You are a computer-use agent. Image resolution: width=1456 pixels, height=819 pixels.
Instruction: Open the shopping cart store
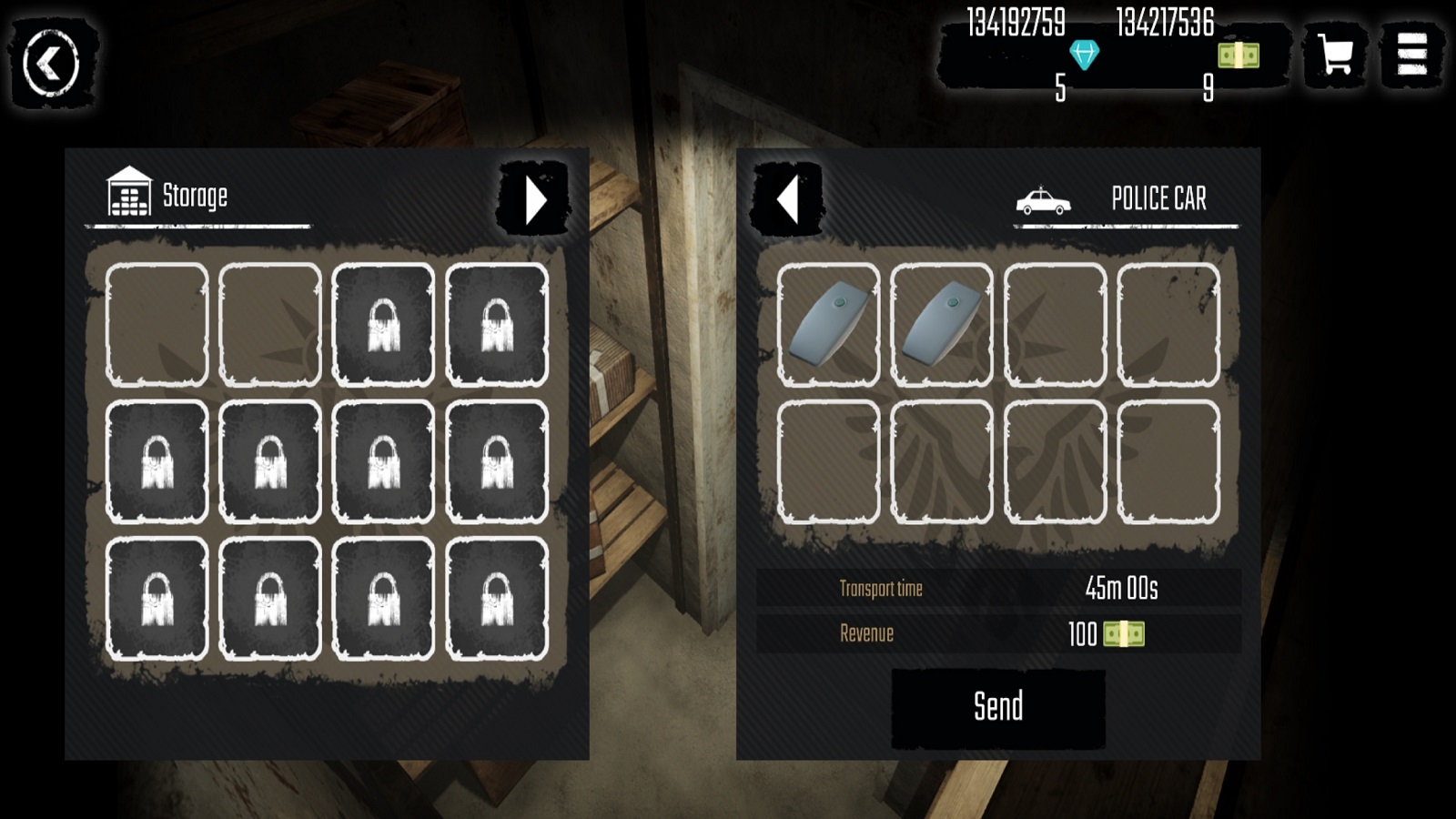pyautogui.click(x=1334, y=56)
